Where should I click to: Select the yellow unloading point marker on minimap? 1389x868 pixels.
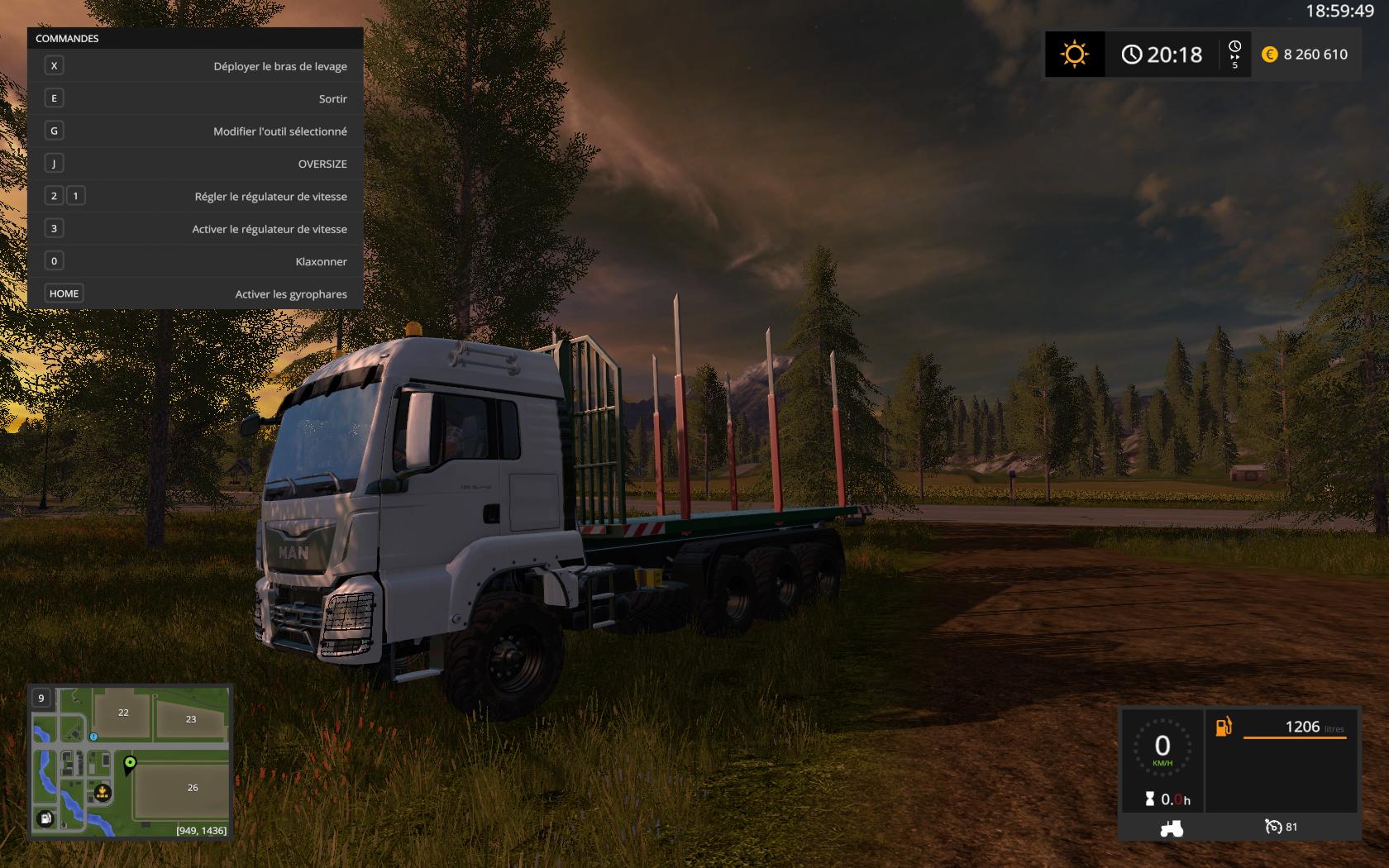click(x=102, y=794)
